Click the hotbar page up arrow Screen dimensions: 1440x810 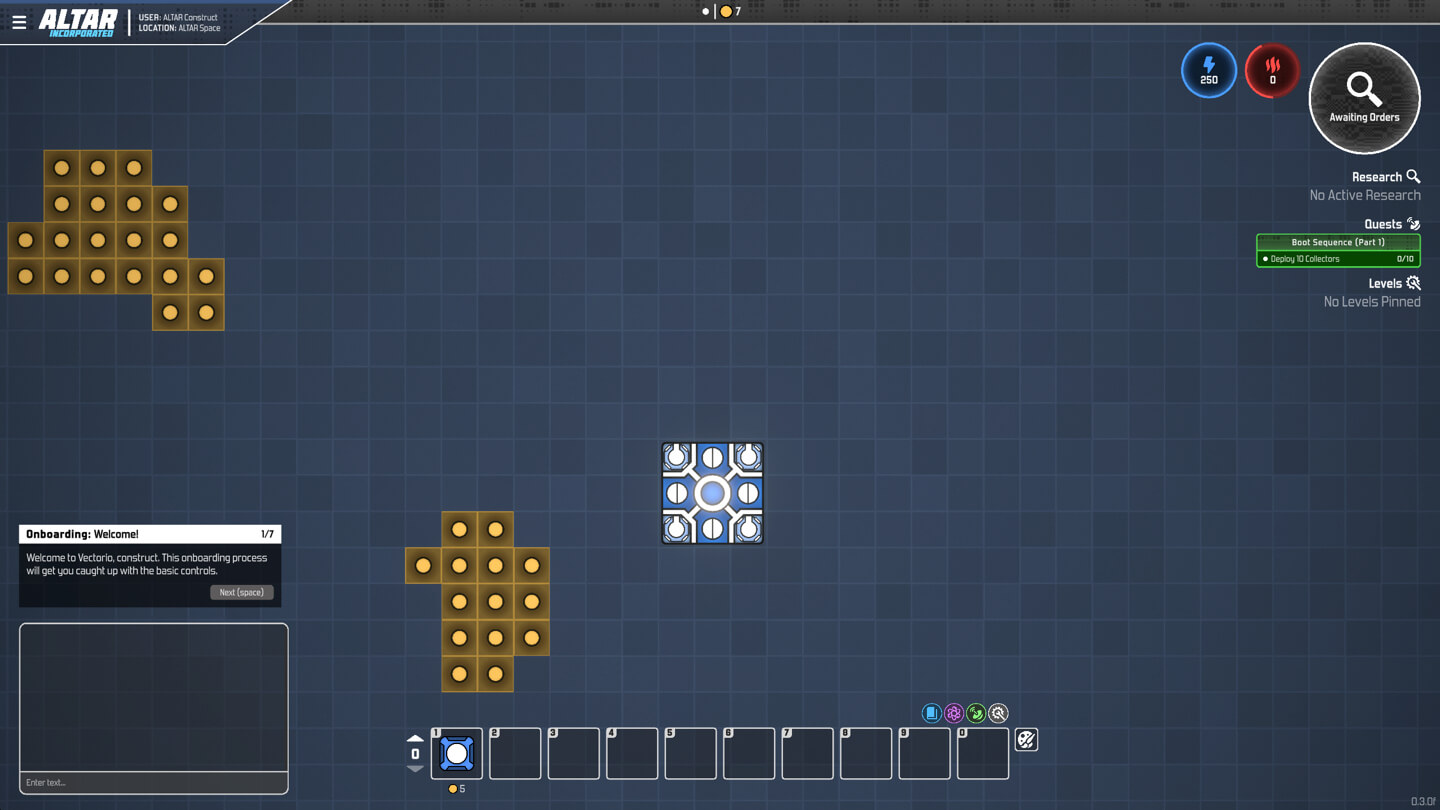(415, 739)
